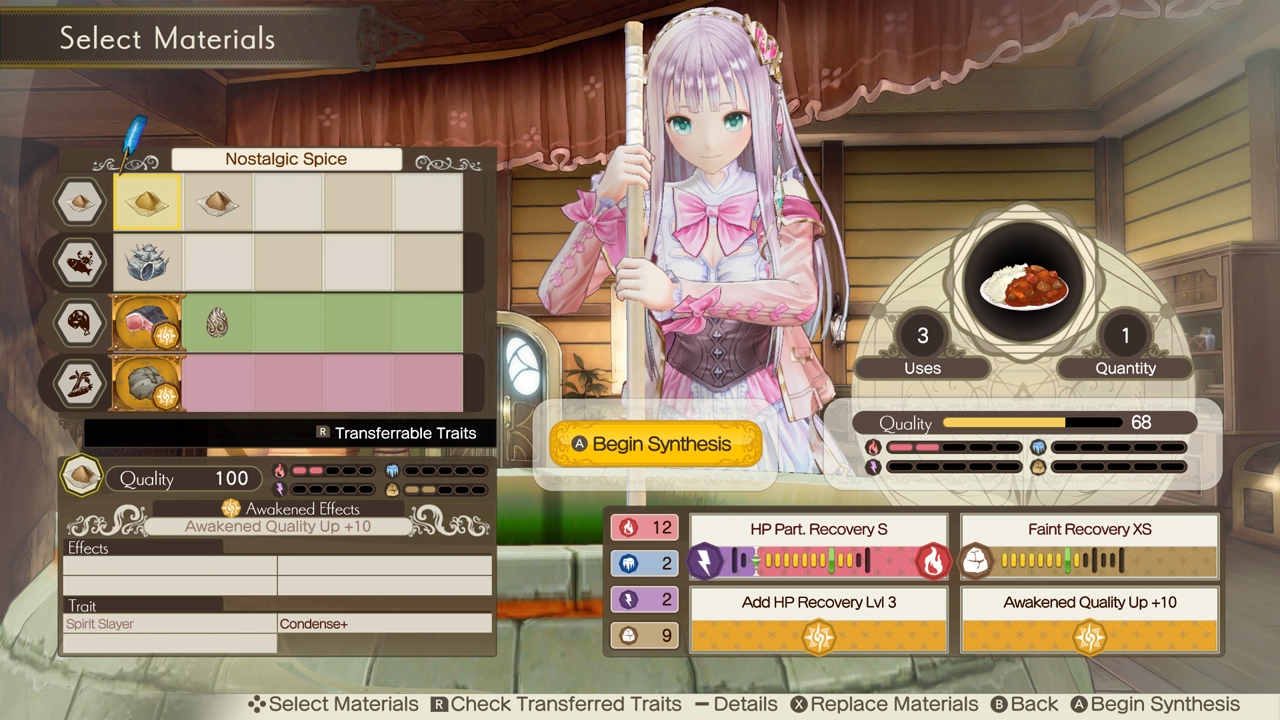Image resolution: width=1280 pixels, height=720 pixels.
Task: Toggle the highlighted Nostalgic Spice material slot
Action: 147,201
